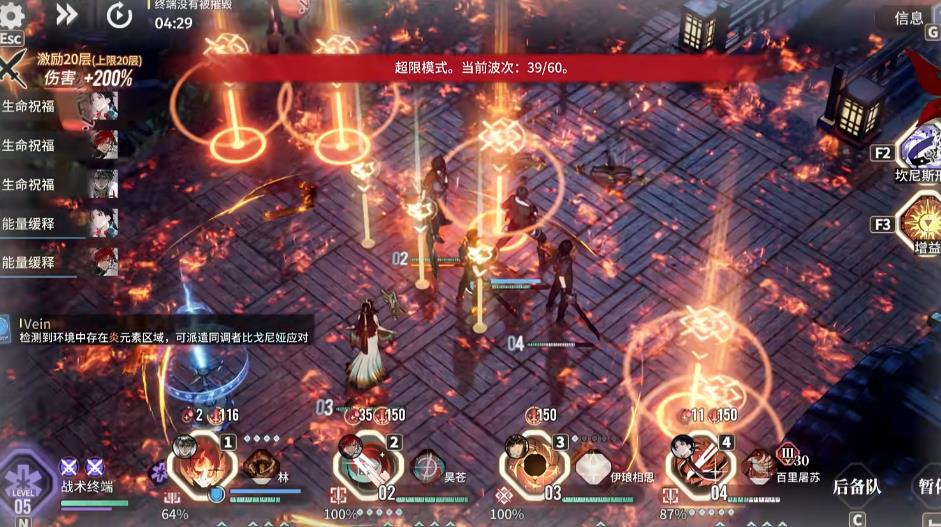Viewport: 941px width, 527px height.
Task: Select operator slot 3 portrait 伊琅相思
Action: [529, 462]
